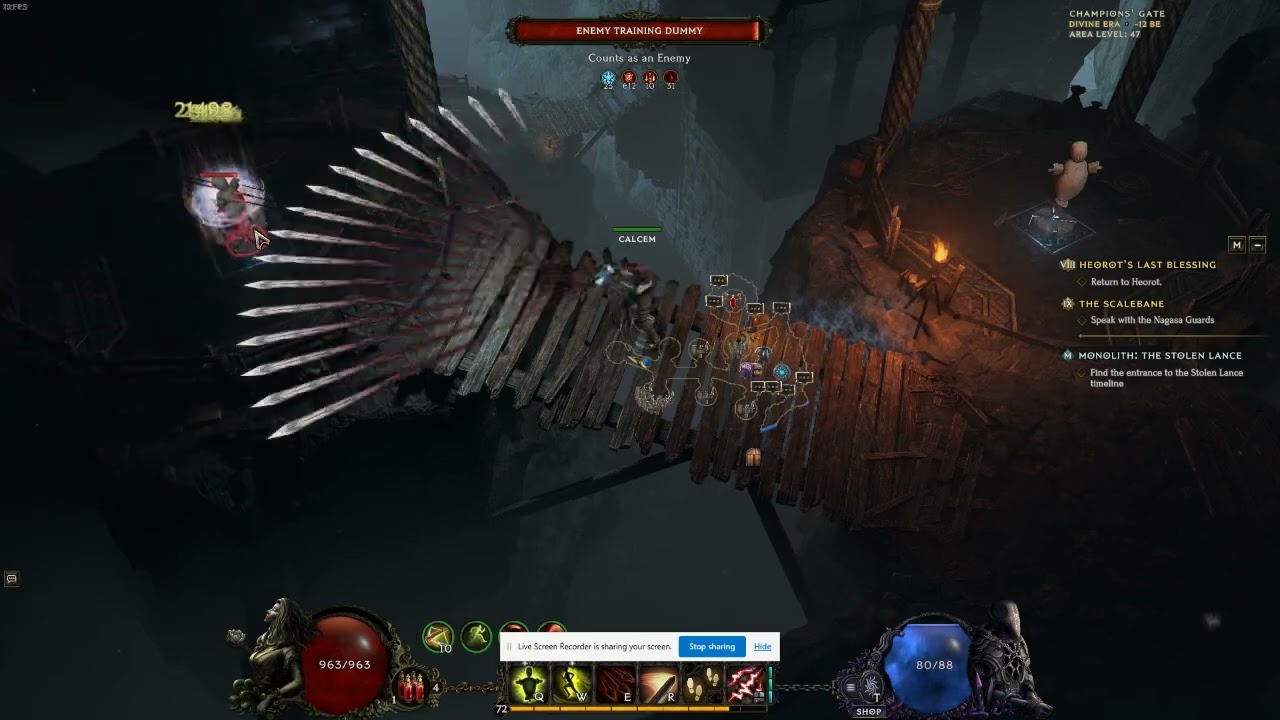Select The Scalebane quest entry
Viewport: 1280px width, 720px height.
(1121, 304)
